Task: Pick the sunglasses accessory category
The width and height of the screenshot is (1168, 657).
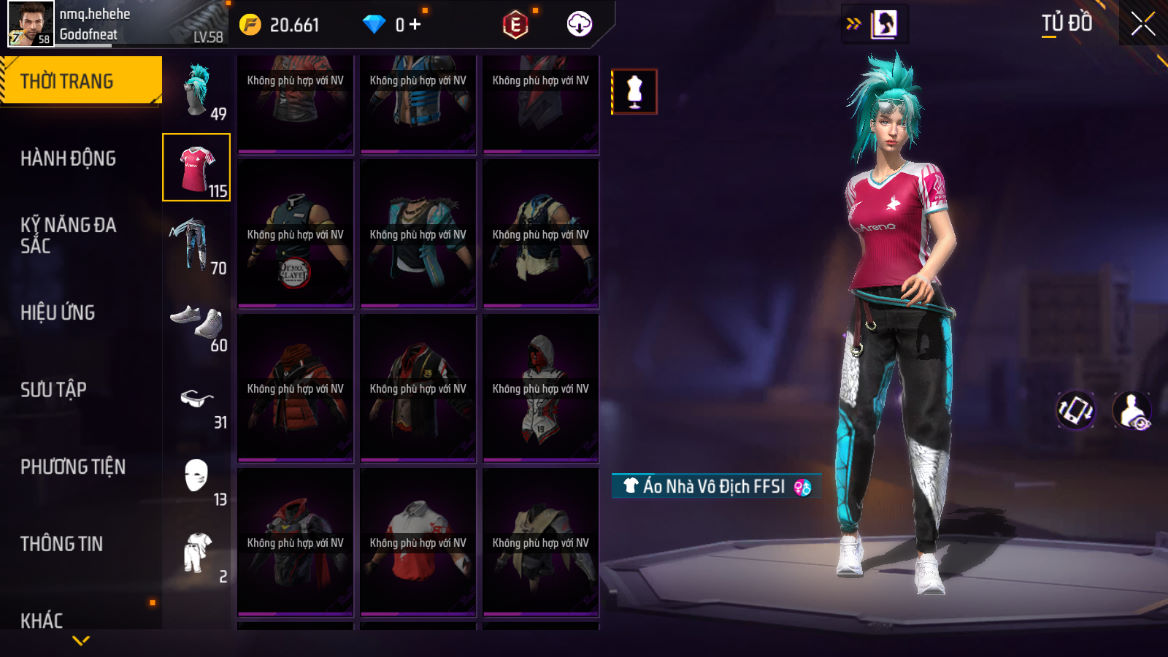Action: (x=197, y=399)
